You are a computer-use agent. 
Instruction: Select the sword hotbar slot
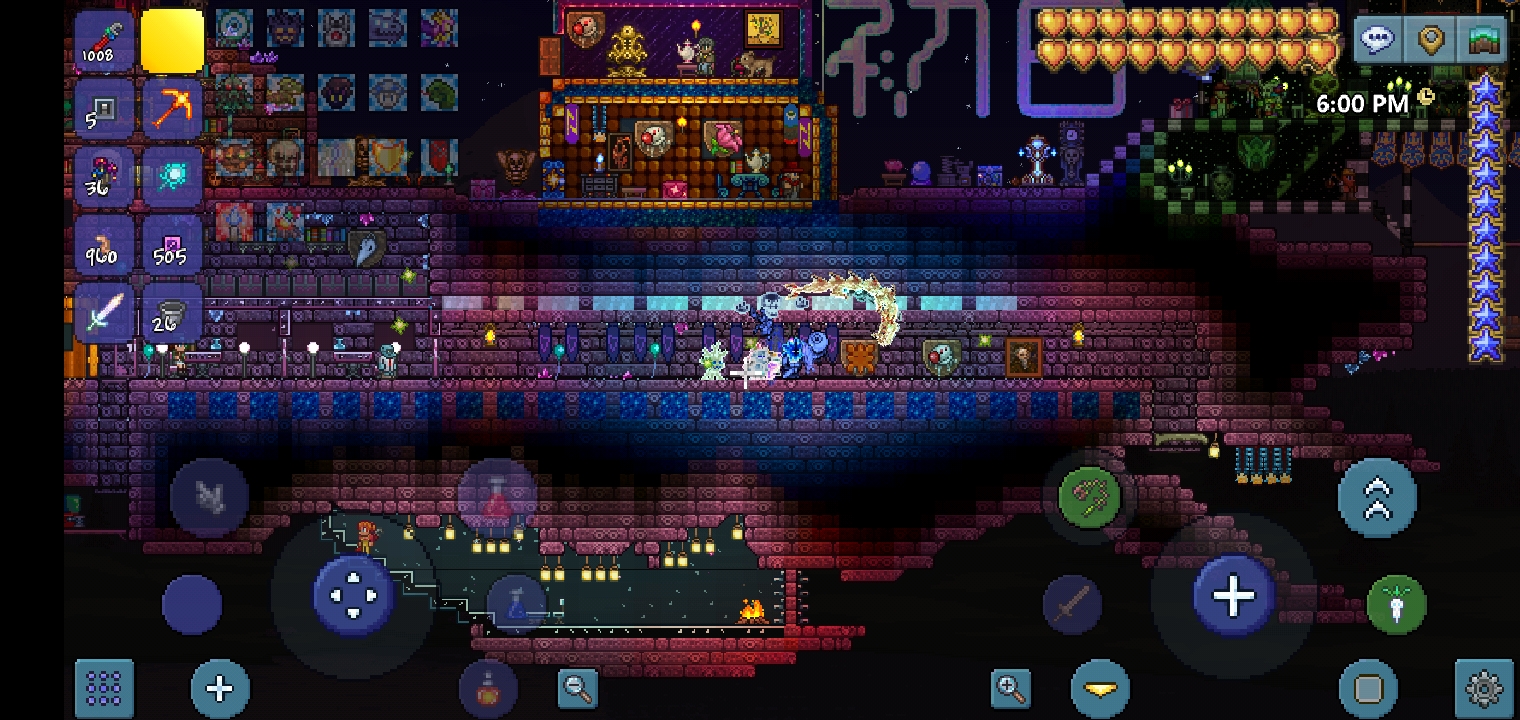[104, 314]
